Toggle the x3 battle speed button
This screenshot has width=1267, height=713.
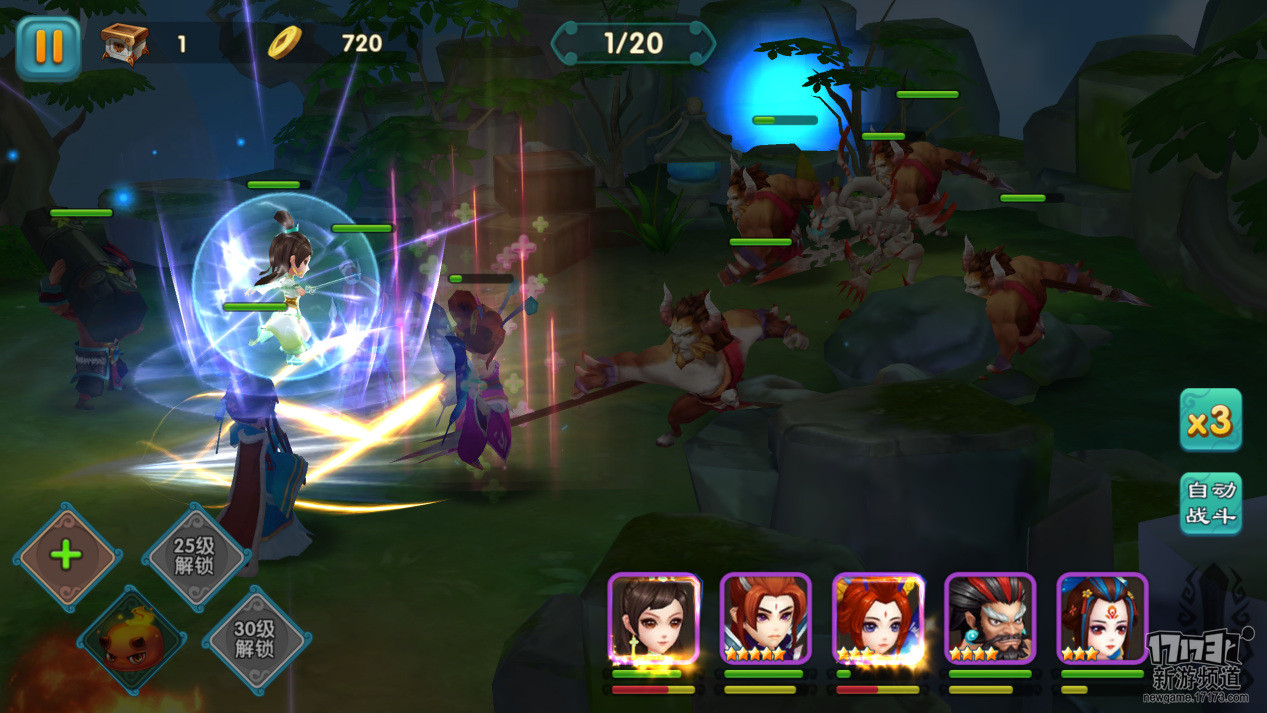click(1210, 420)
